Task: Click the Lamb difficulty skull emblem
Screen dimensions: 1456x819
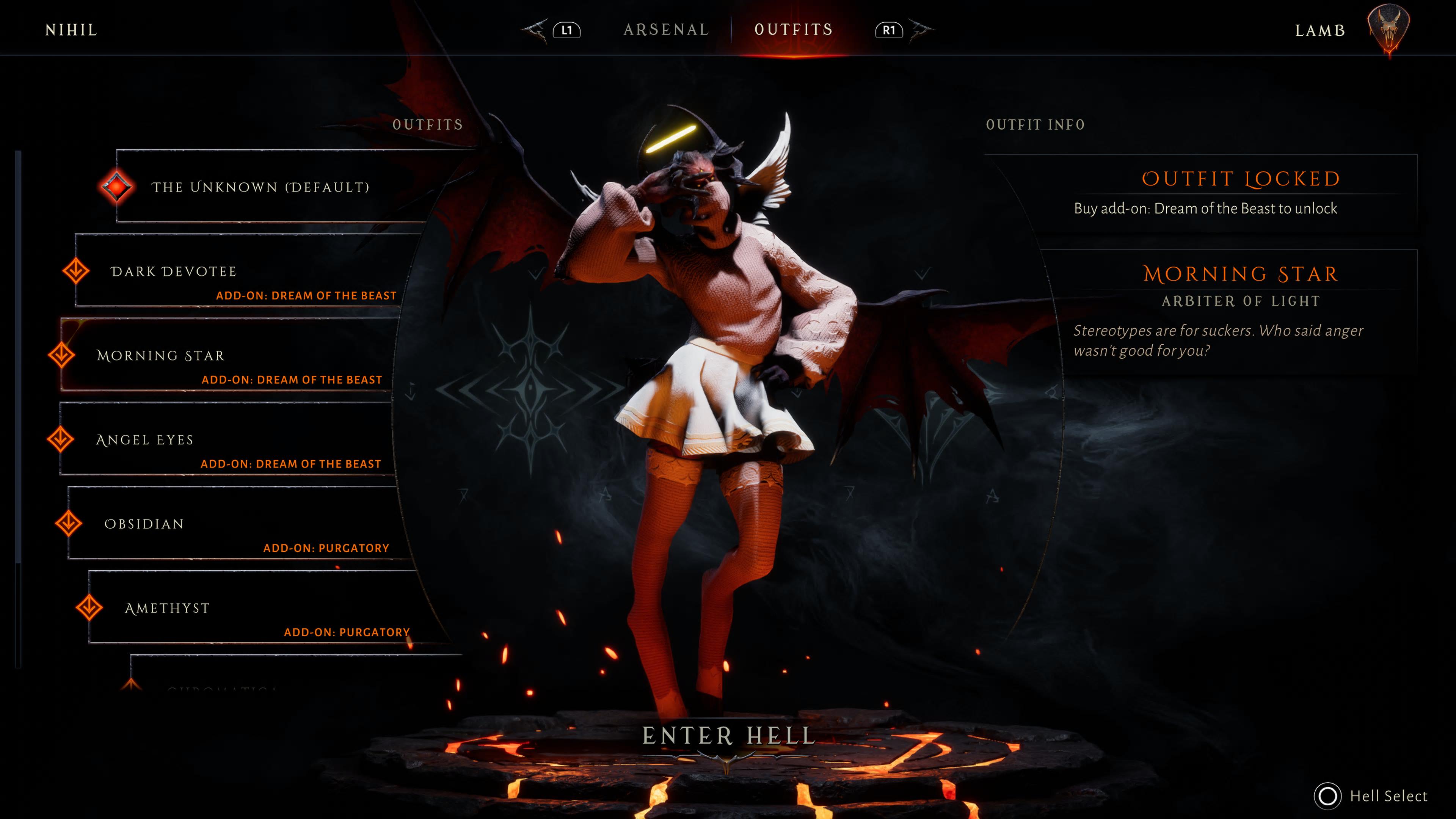Action: tap(1388, 30)
